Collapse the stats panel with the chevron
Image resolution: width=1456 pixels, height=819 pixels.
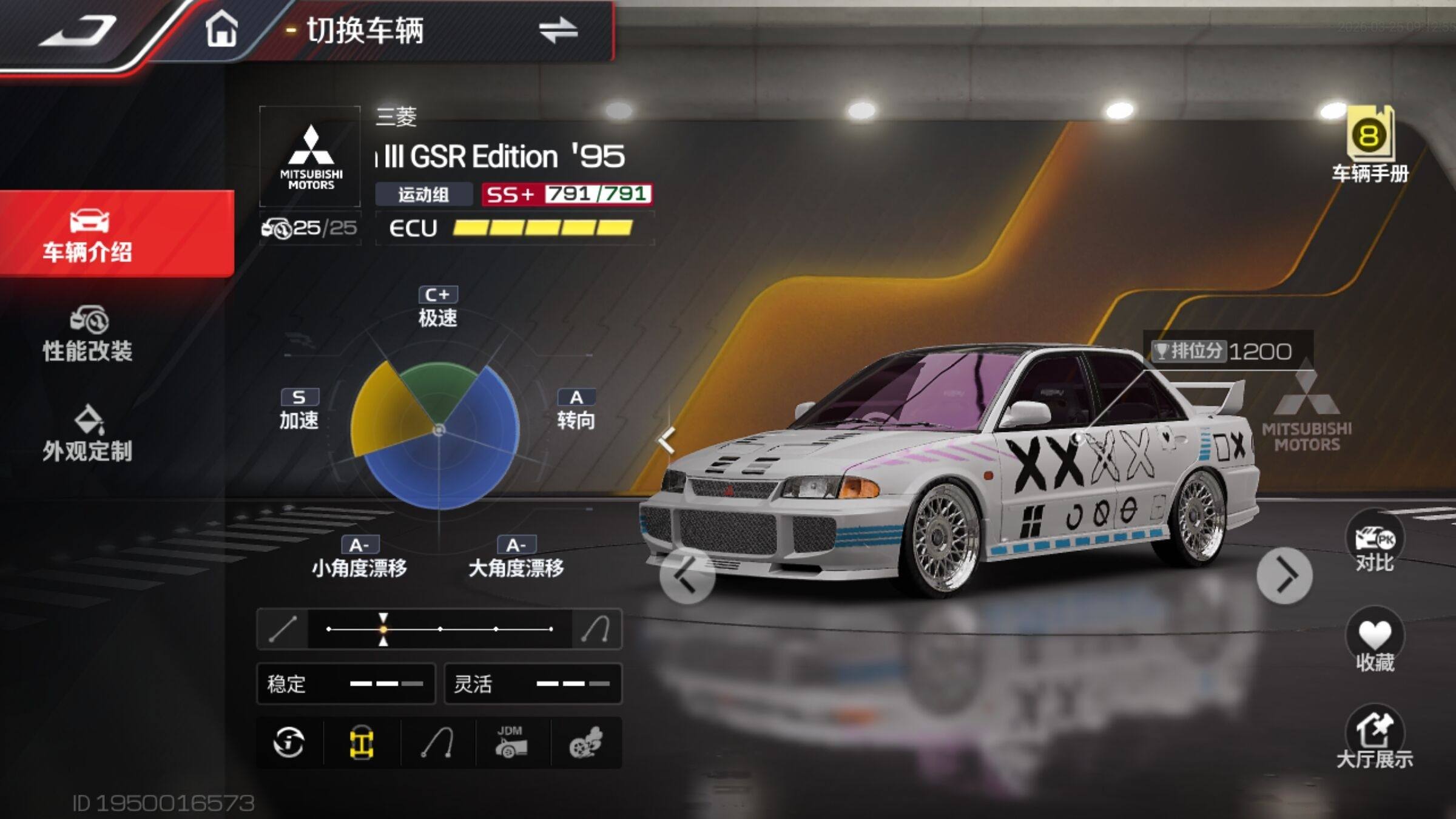(667, 440)
